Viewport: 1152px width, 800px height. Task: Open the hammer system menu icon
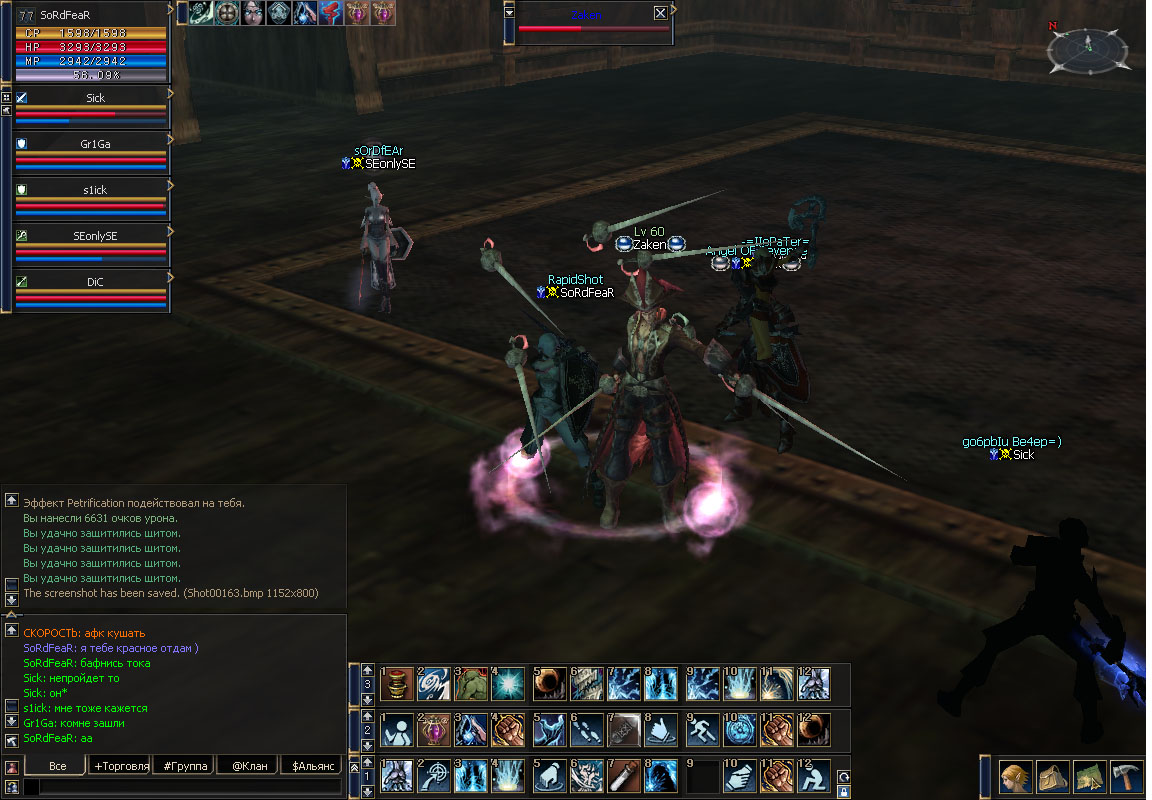(1126, 777)
